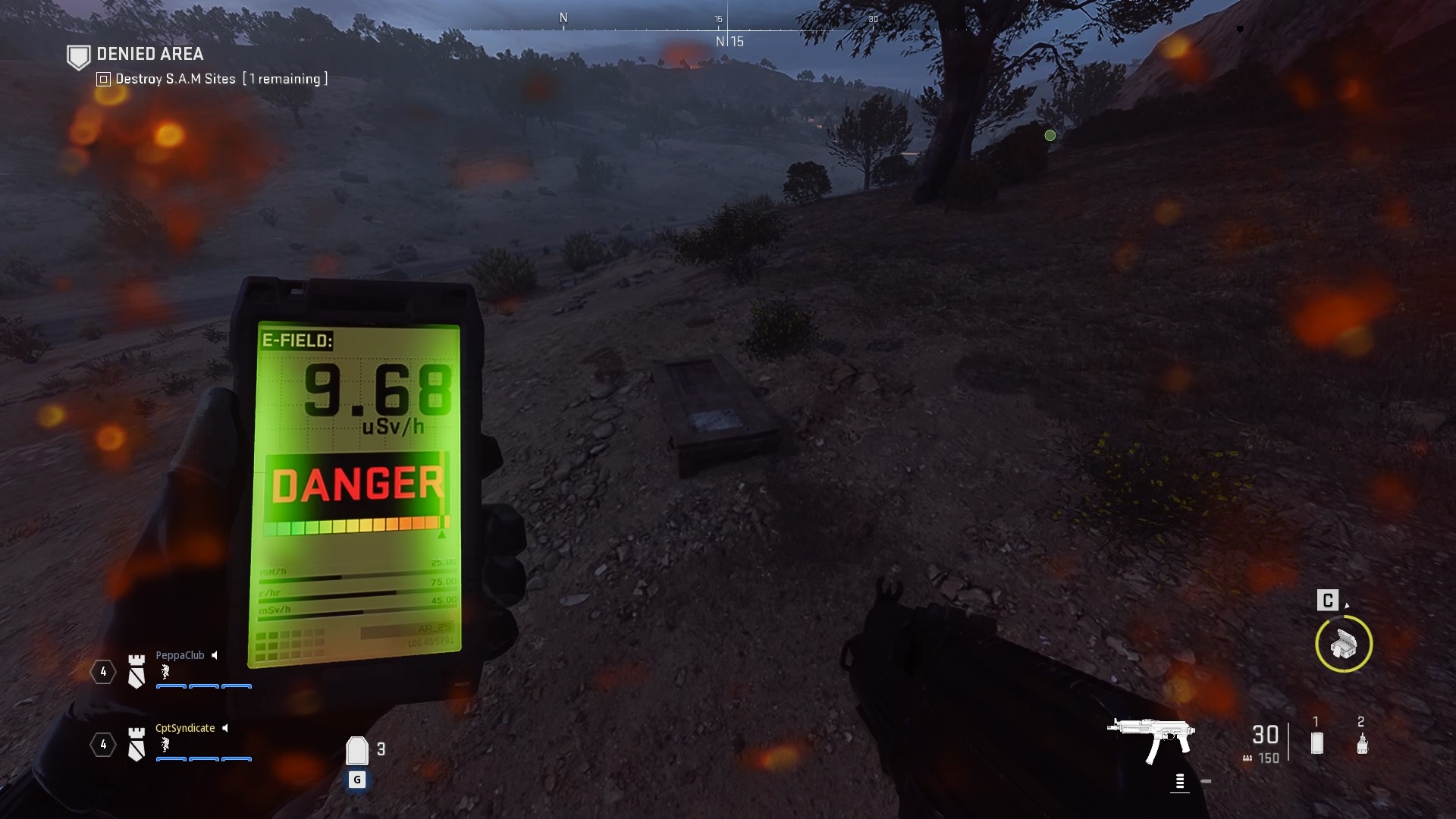The width and height of the screenshot is (1456, 819).
Task: Click the ammo reserve bullets icon
Action: [x=1247, y=758]
